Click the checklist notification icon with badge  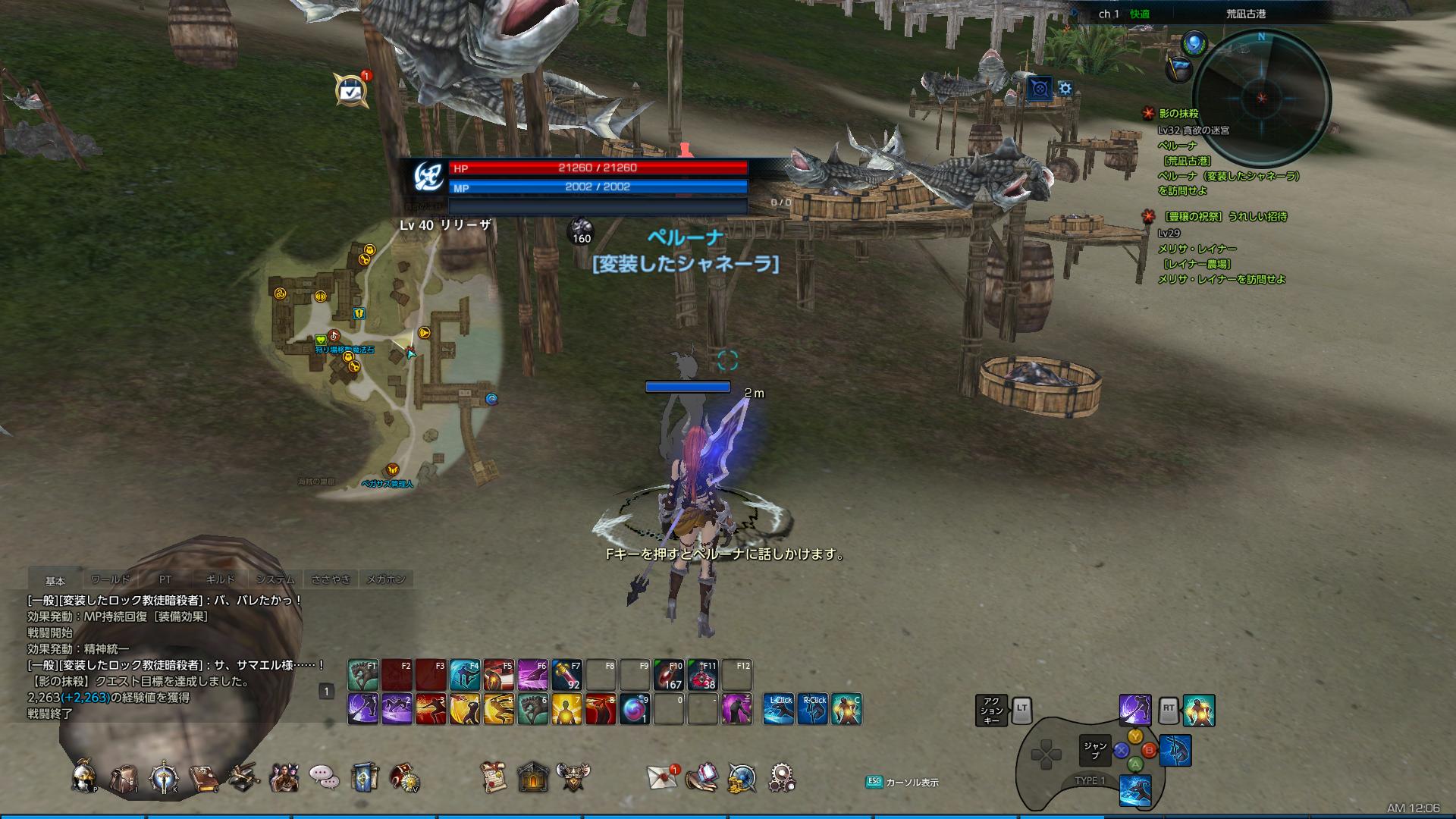click(x=350, y=92)
